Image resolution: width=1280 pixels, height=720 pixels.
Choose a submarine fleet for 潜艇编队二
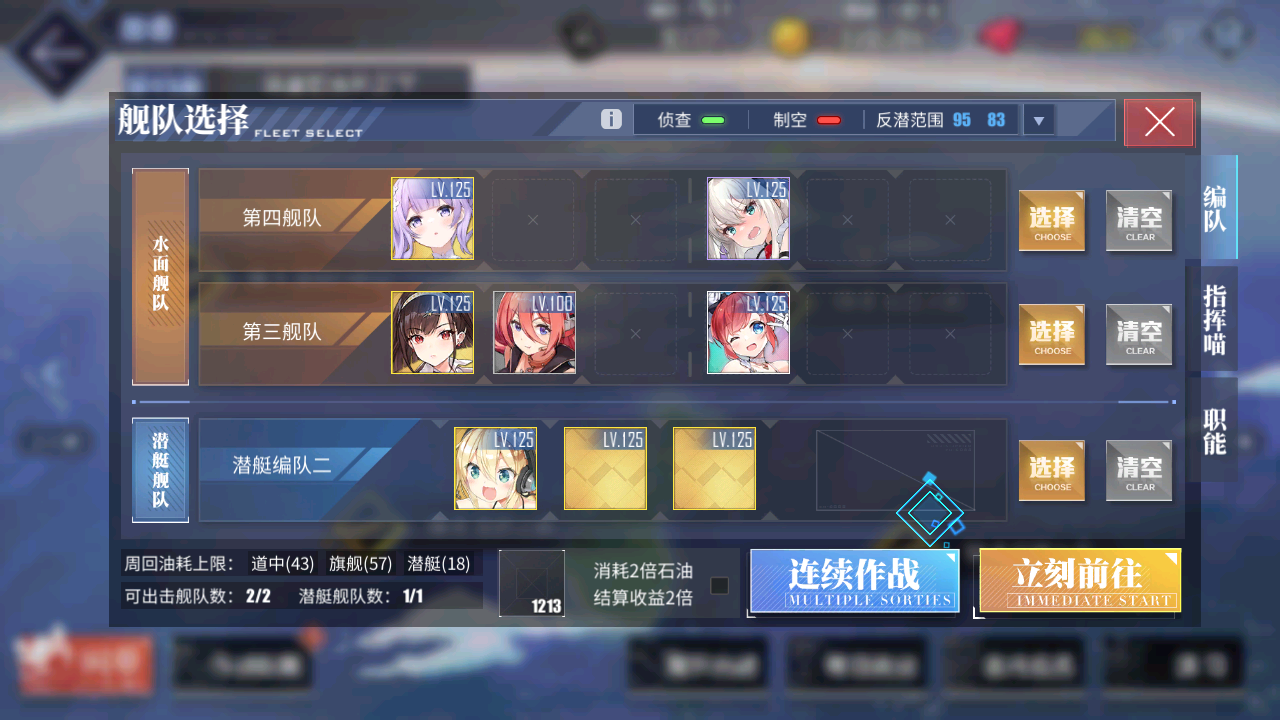(1052, 471)
